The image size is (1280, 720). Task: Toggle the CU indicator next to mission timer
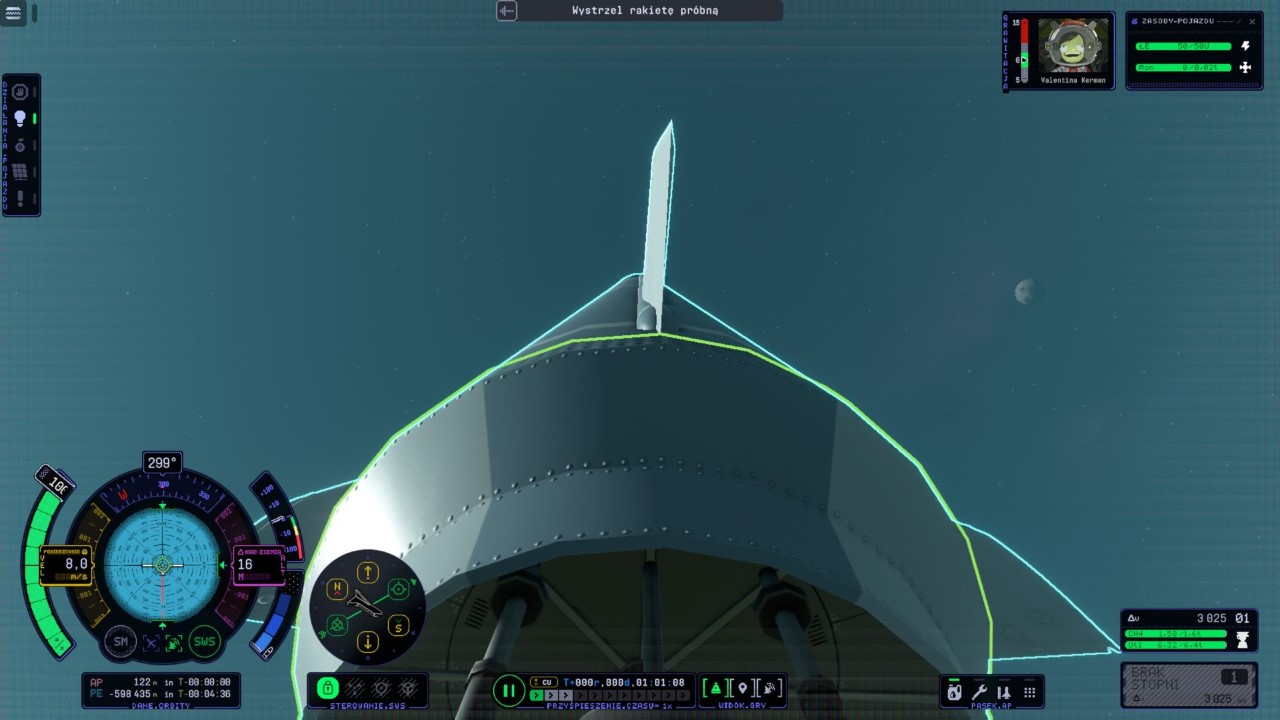(x=545, y=681)
